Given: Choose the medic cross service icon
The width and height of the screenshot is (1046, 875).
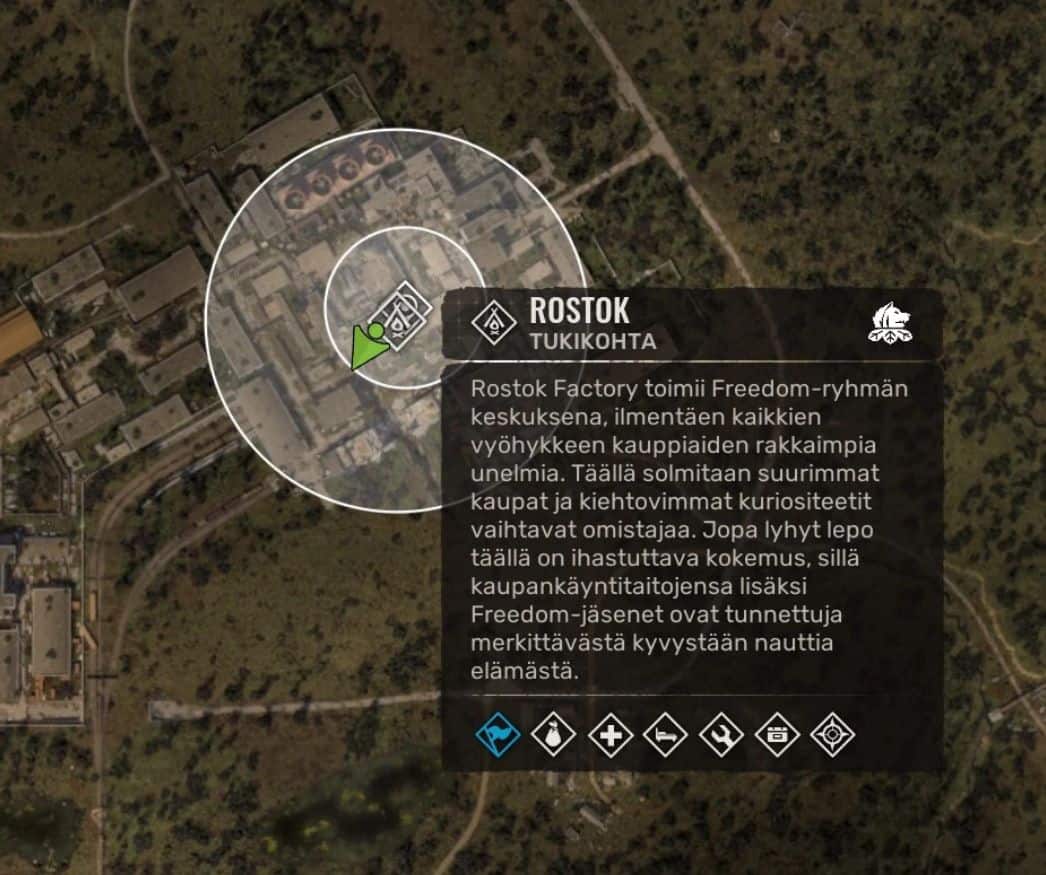Looking at the screenshot, I should (x=609, y=736).
